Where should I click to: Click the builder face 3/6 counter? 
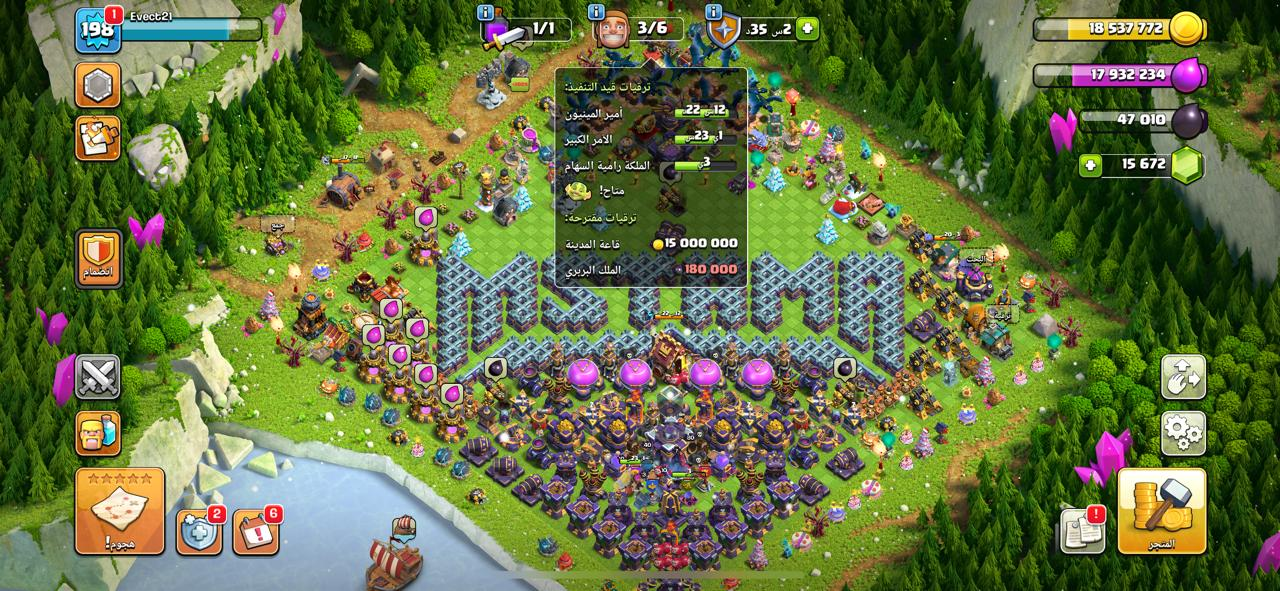coord(638,29)
